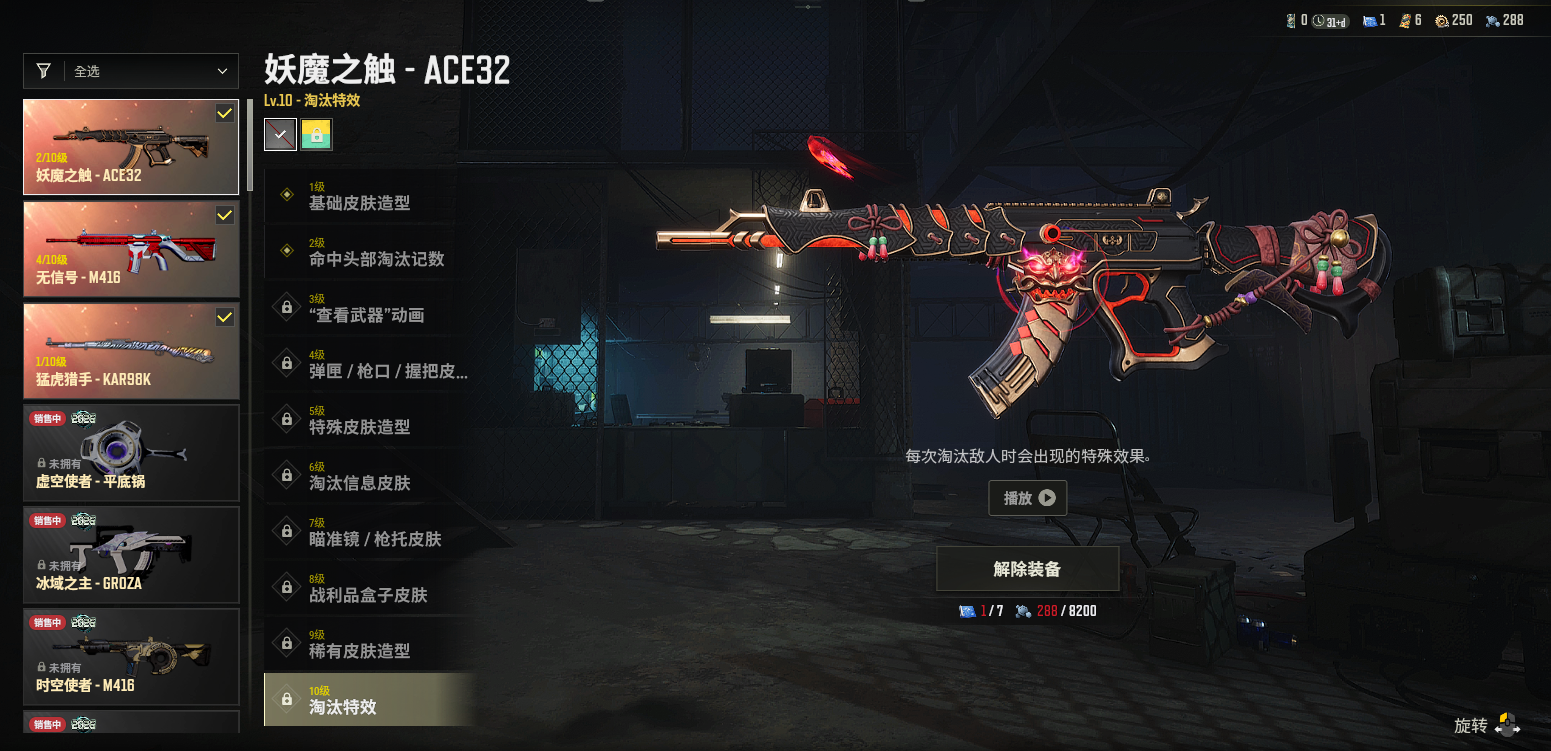
Task: Pick the 冰域之主 - GROZA skin card
Action: [x=131, y=555]
